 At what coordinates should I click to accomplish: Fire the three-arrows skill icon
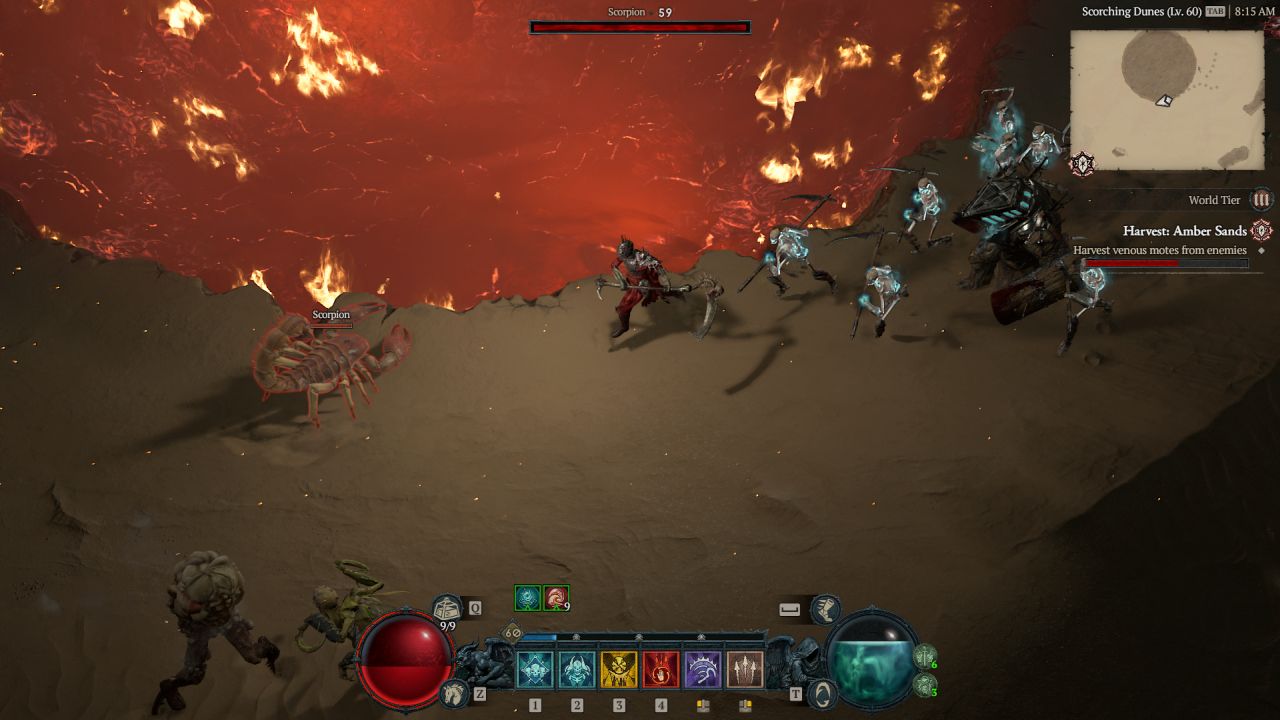click(x=745, y=670)
